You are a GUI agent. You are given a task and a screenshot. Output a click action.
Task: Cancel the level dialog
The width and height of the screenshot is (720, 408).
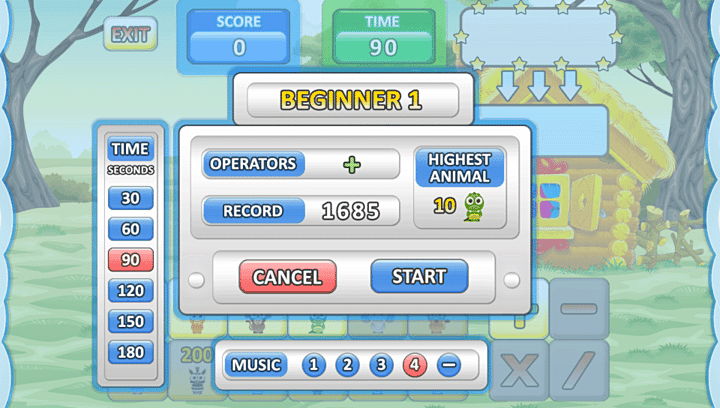coord(287,277)
